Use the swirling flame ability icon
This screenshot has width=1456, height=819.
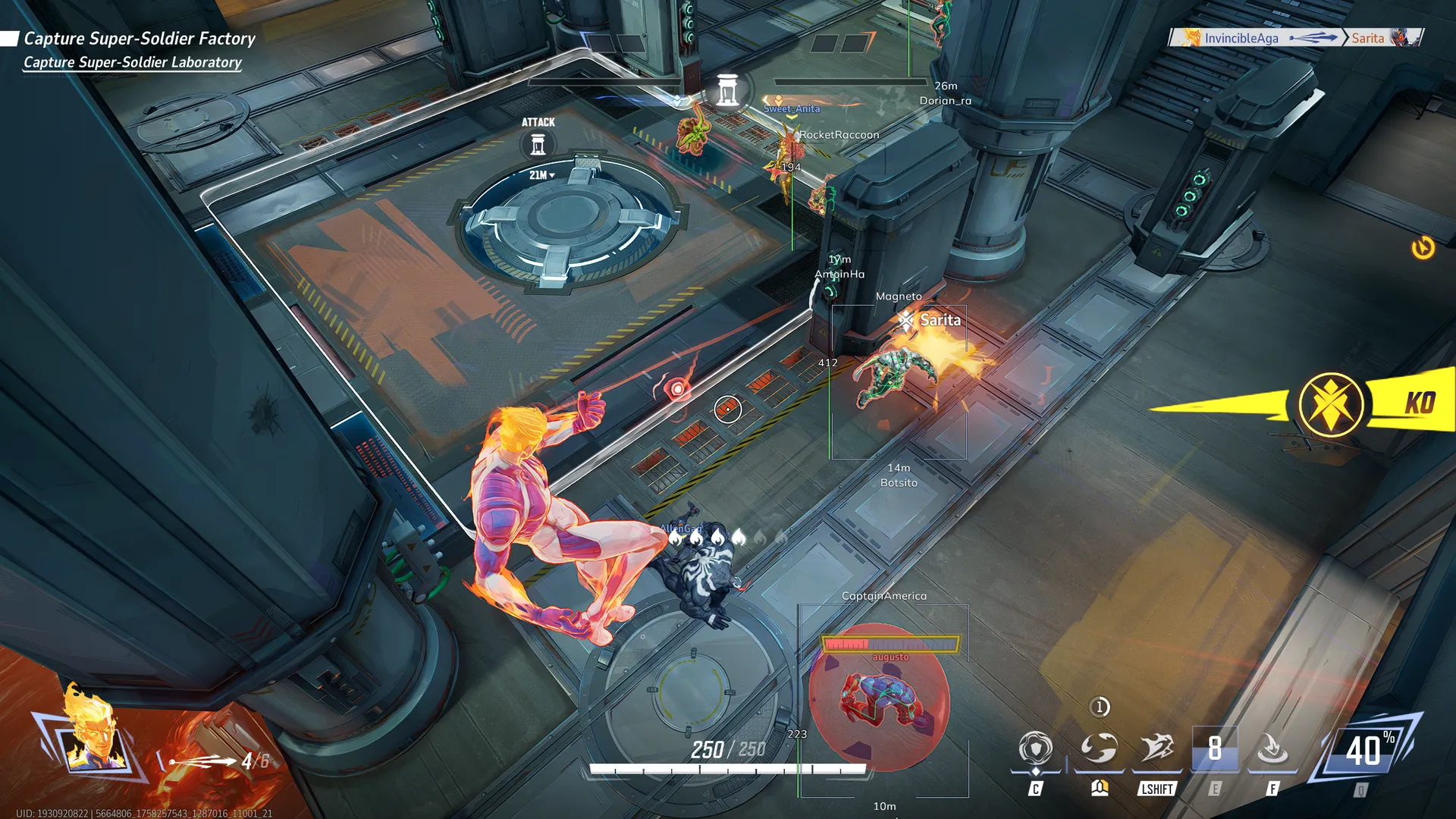[1098, 748]
